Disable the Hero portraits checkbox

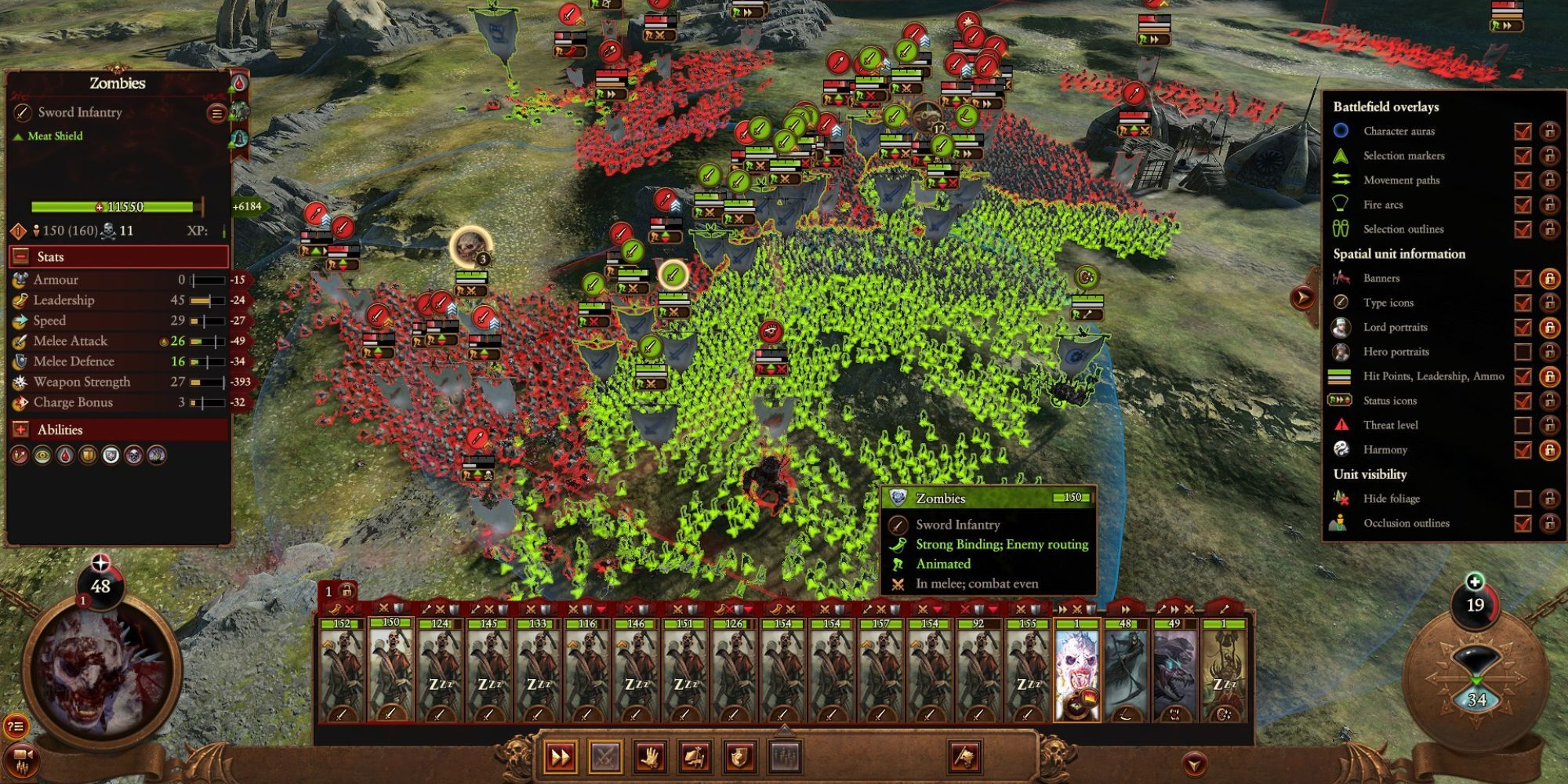pos(1523,352)
